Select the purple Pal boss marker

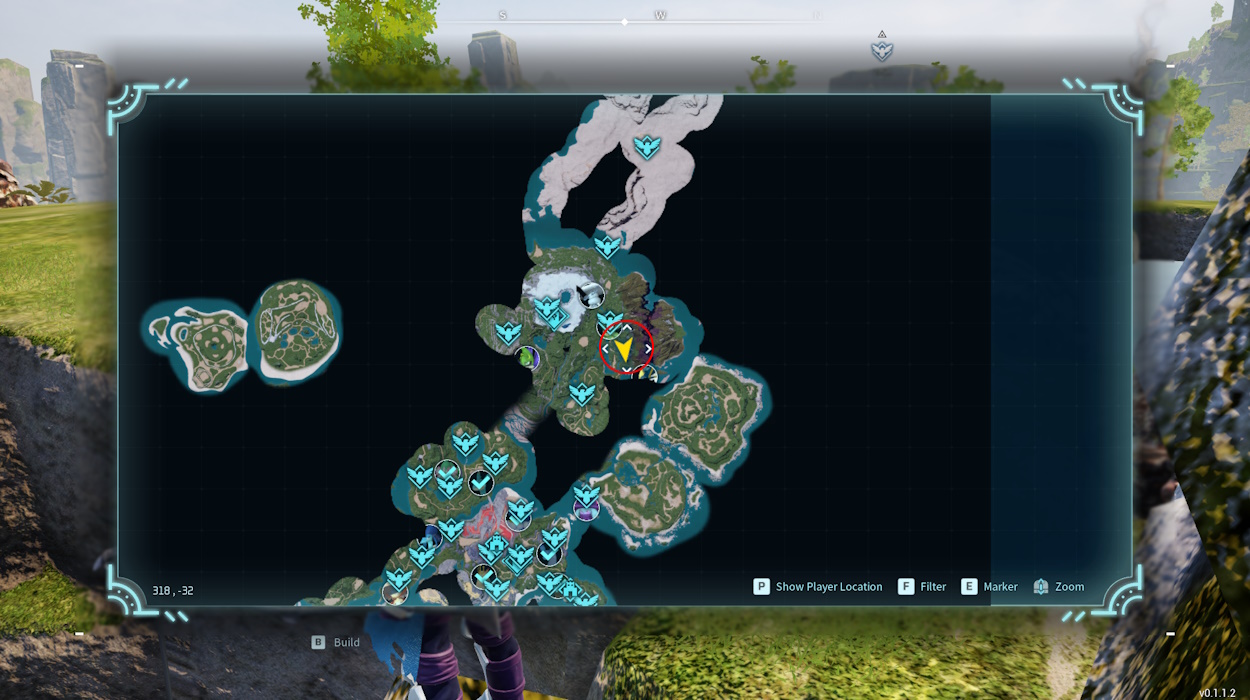(x=586, y=510)
